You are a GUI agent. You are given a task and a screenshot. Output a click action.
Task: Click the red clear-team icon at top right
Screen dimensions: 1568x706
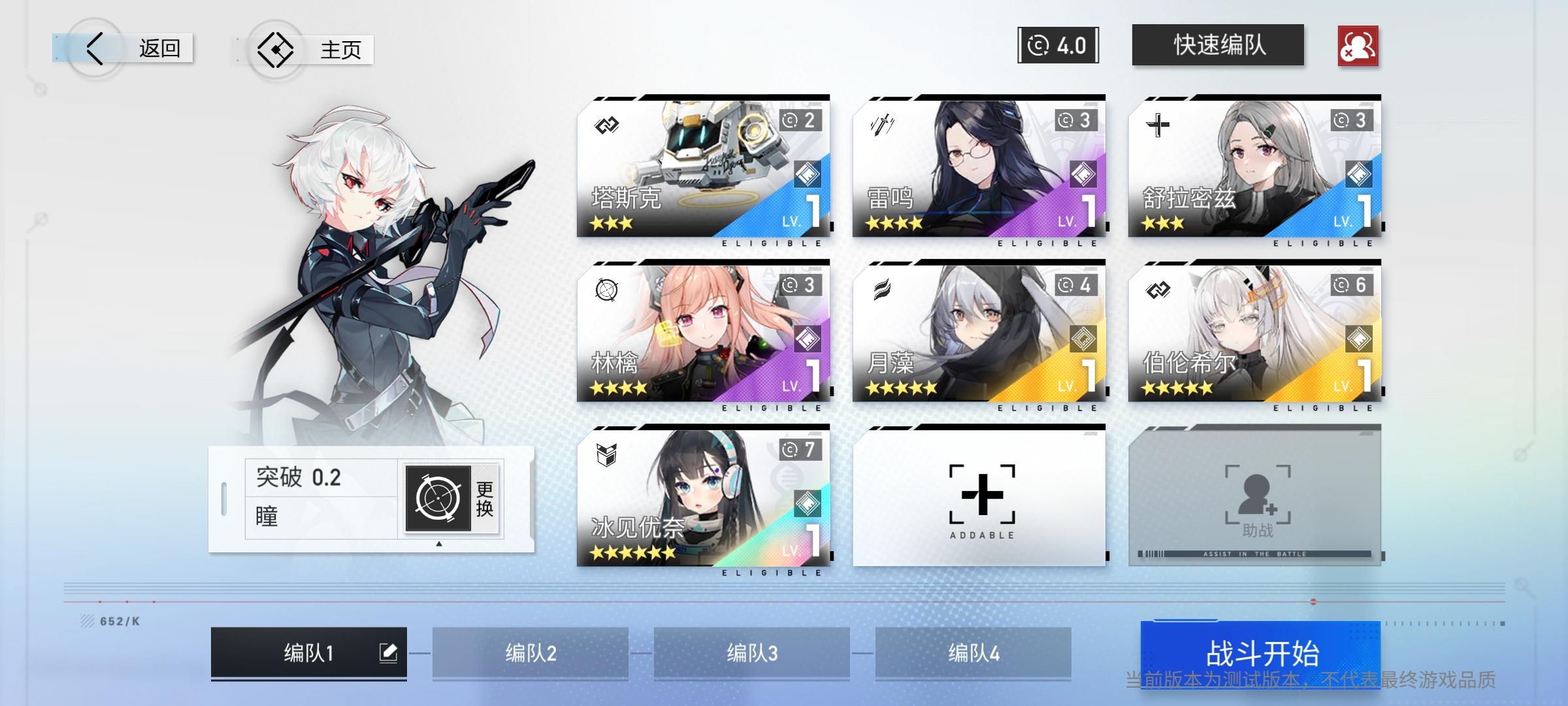(x=1358, y=44)
